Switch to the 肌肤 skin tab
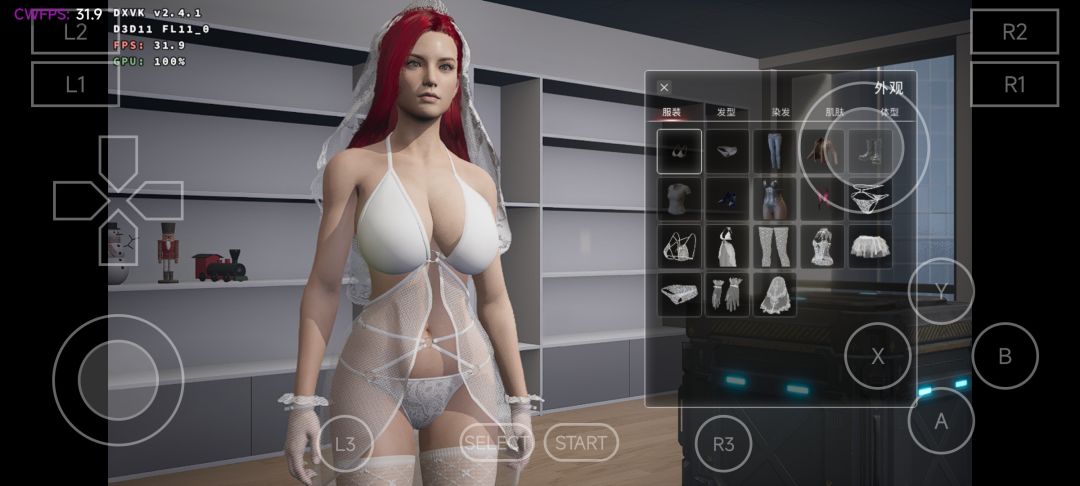 pyautogui.click(x=834, y=113)
